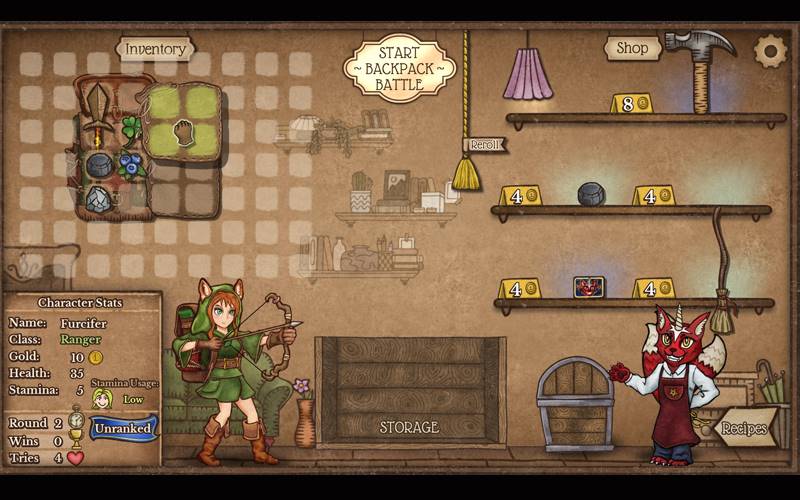Viewport: 800px width, 500px height.
Task: Select the Inventory label
Action: pyautogui.click(x=155, y=48)
